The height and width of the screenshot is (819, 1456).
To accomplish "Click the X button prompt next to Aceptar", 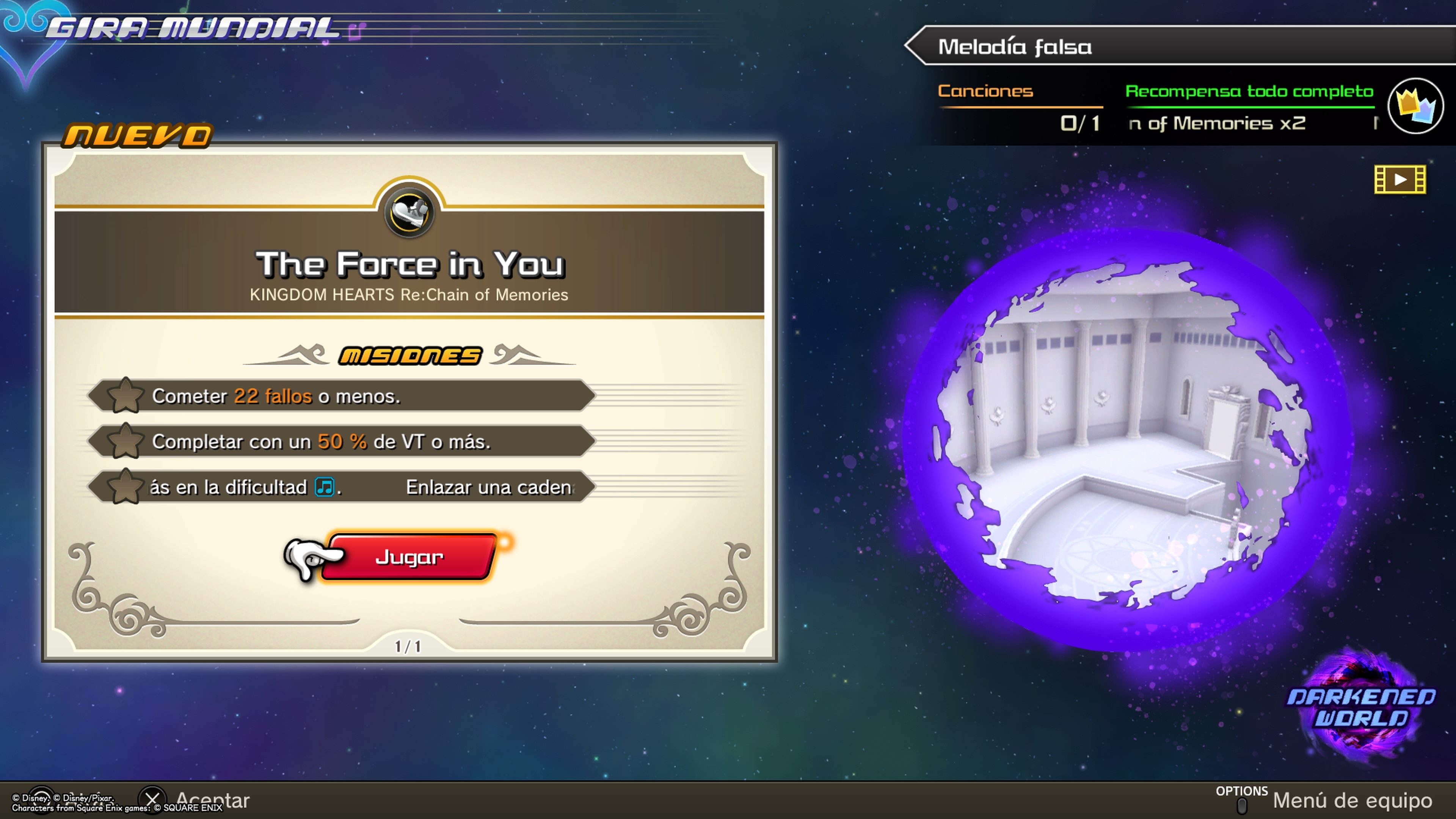I will tap(152, 799).
